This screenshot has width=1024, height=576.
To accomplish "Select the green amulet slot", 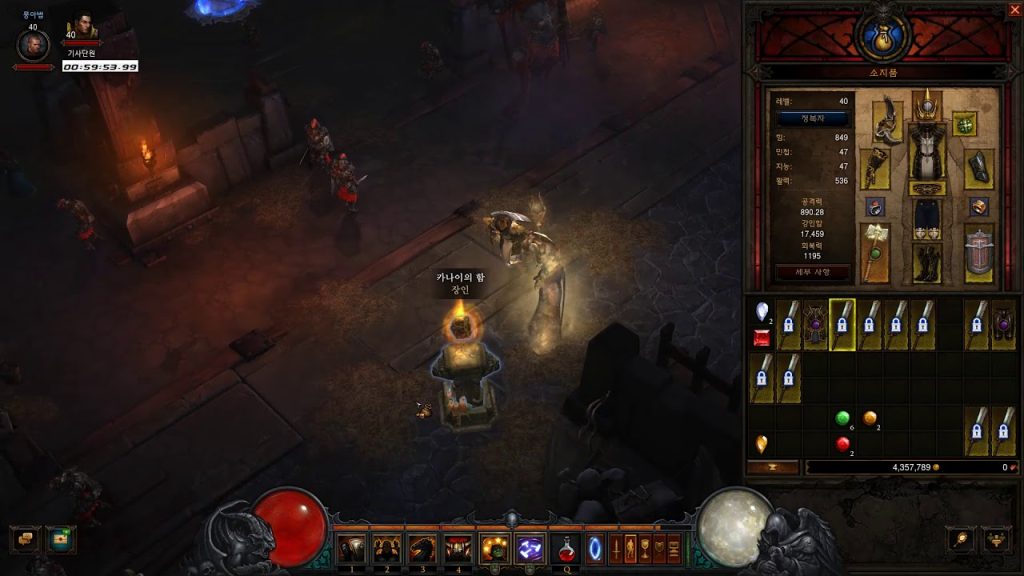I will 964,124.
